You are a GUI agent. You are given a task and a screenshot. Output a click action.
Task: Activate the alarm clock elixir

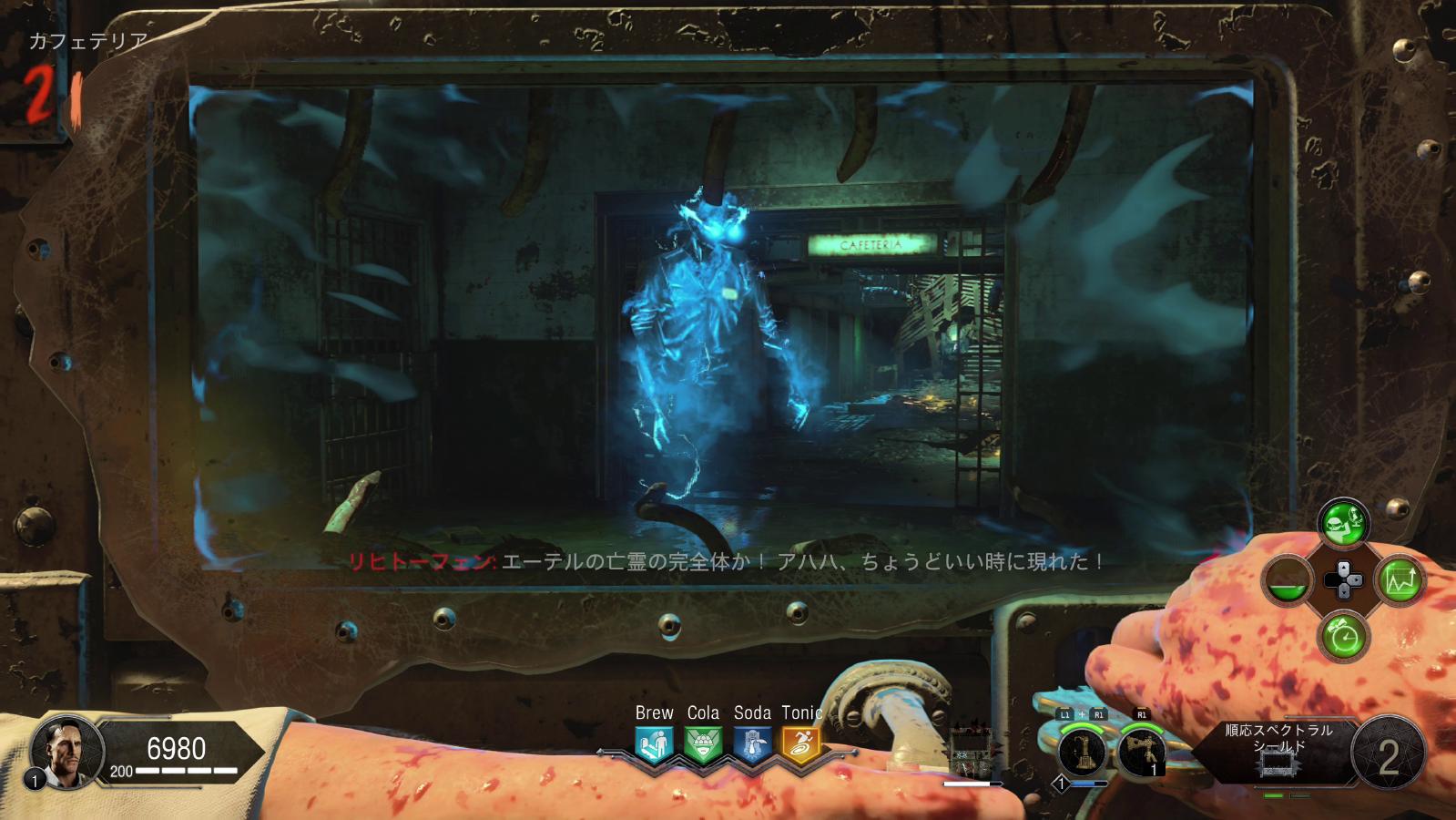click(x=1343, y=636)
